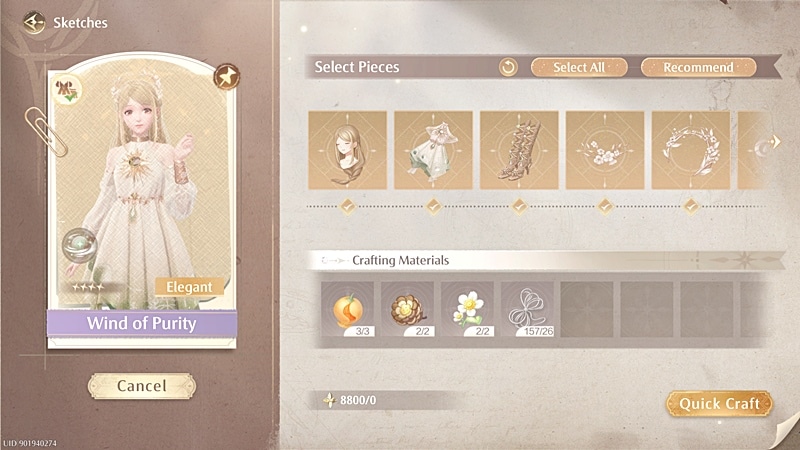
Task: Click the Select All button
Action: point(579,67)
